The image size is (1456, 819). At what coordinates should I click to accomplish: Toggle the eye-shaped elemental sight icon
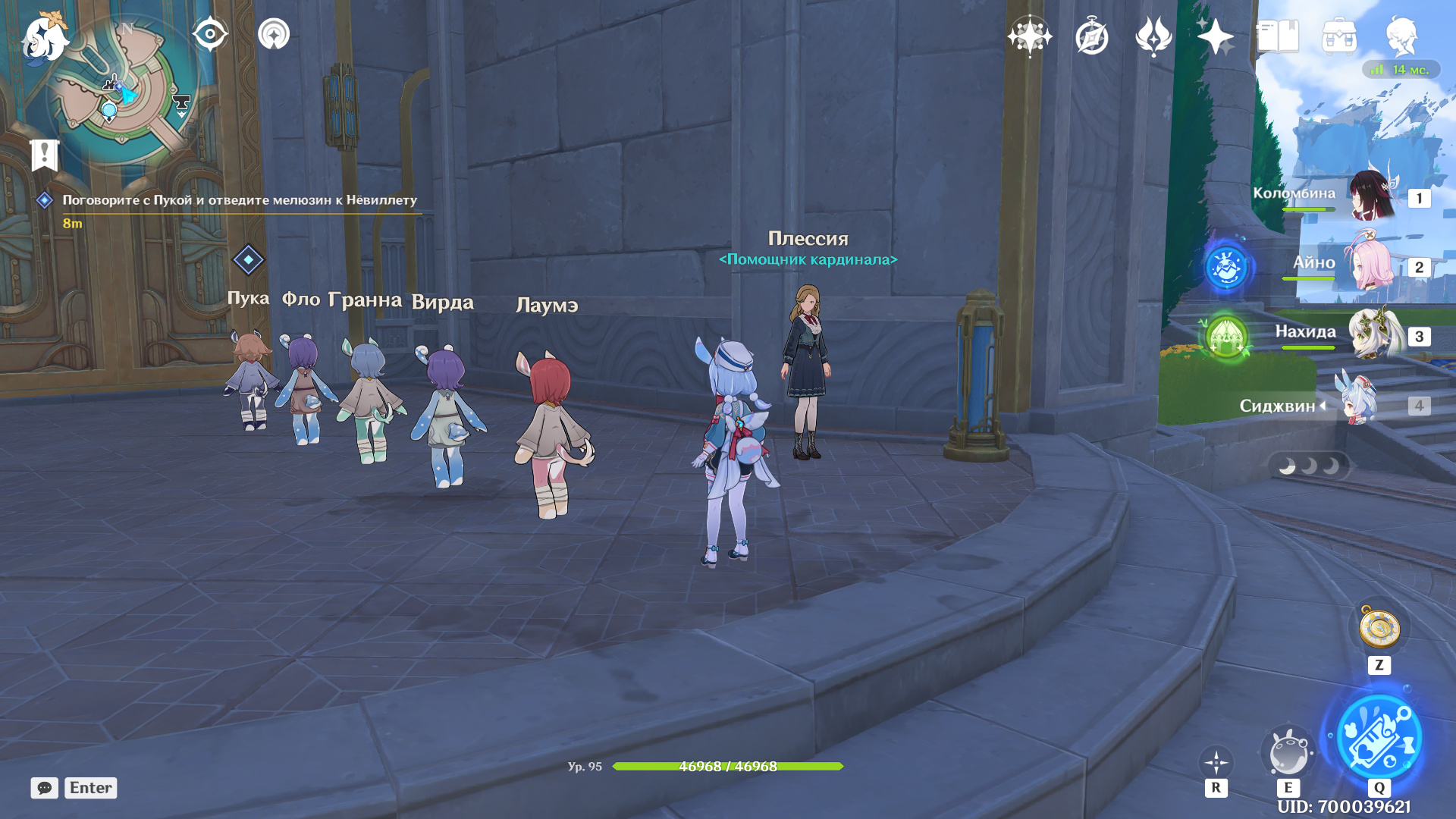(209, 34)
